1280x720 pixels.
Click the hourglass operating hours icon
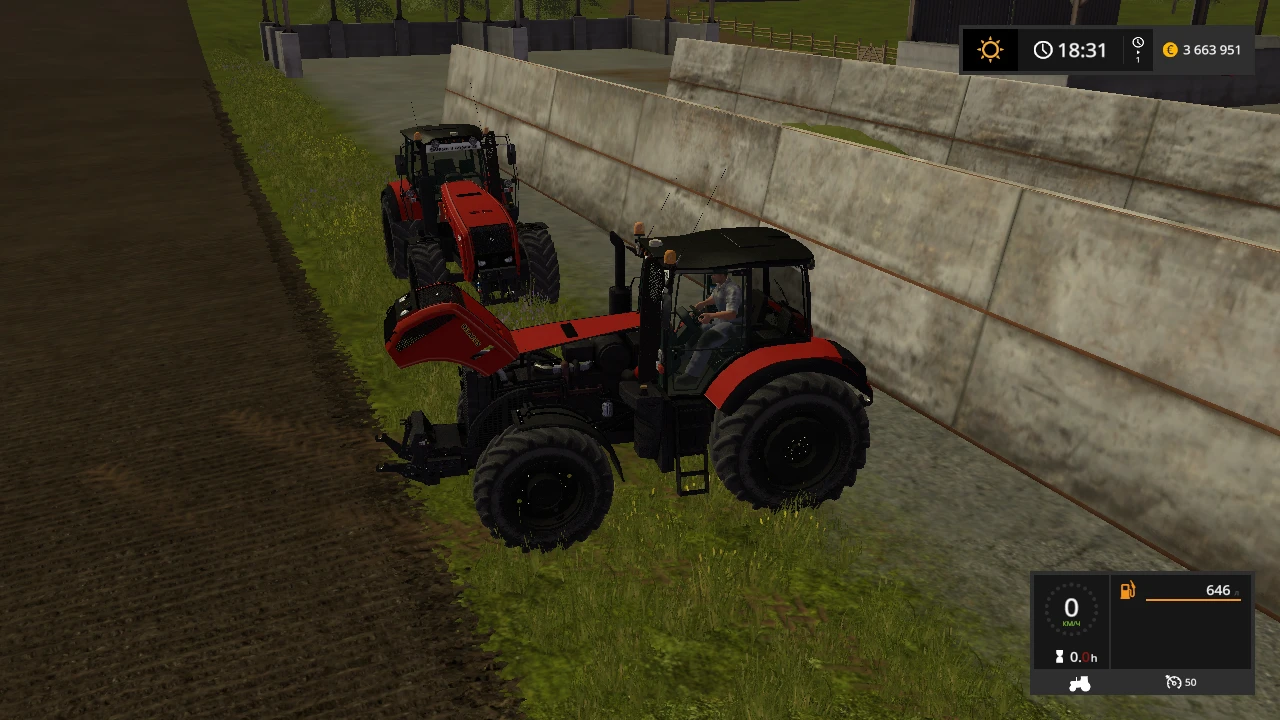[x=1060, y=657]
